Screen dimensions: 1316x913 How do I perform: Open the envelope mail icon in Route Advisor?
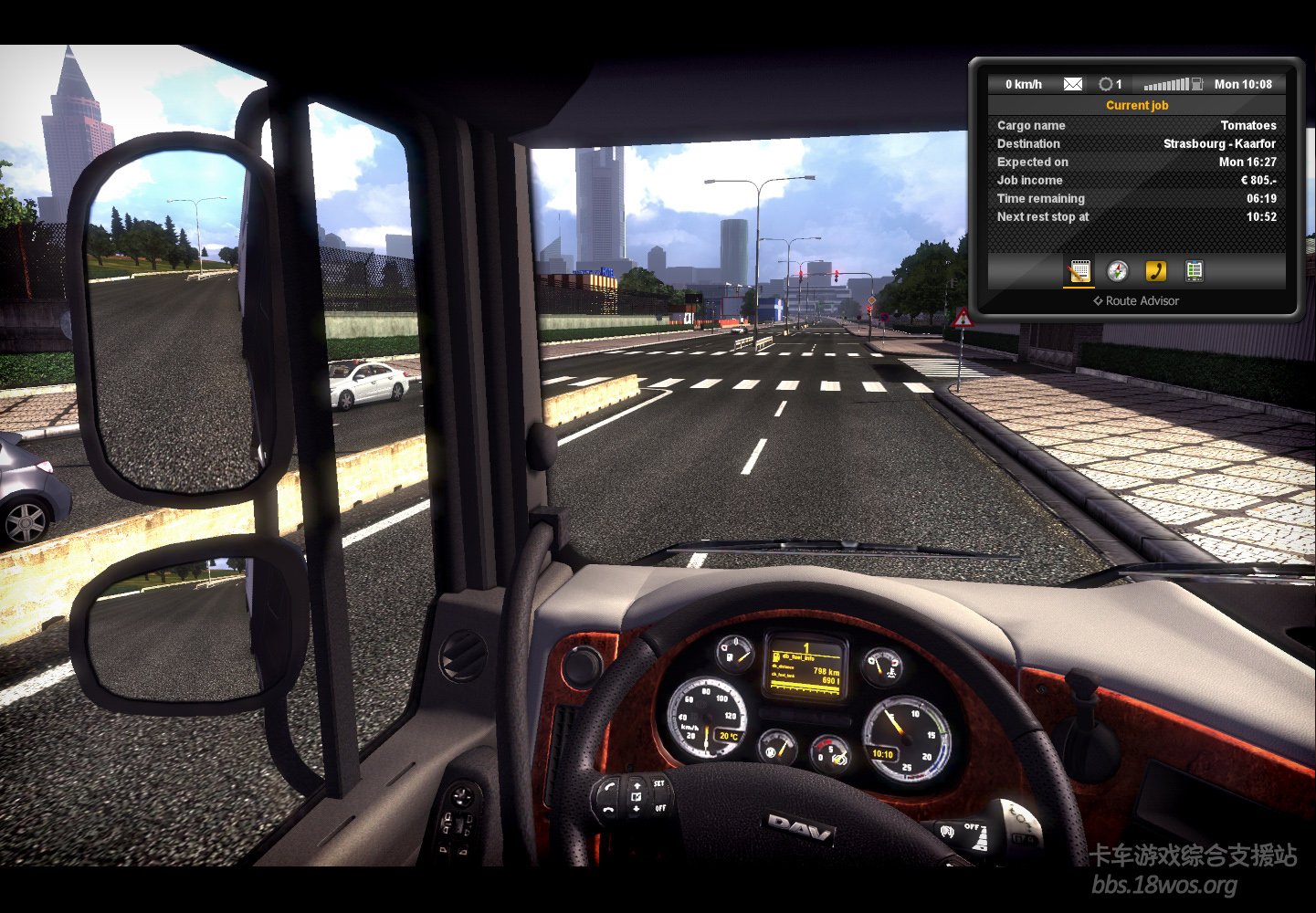[x=1073, y=84]
